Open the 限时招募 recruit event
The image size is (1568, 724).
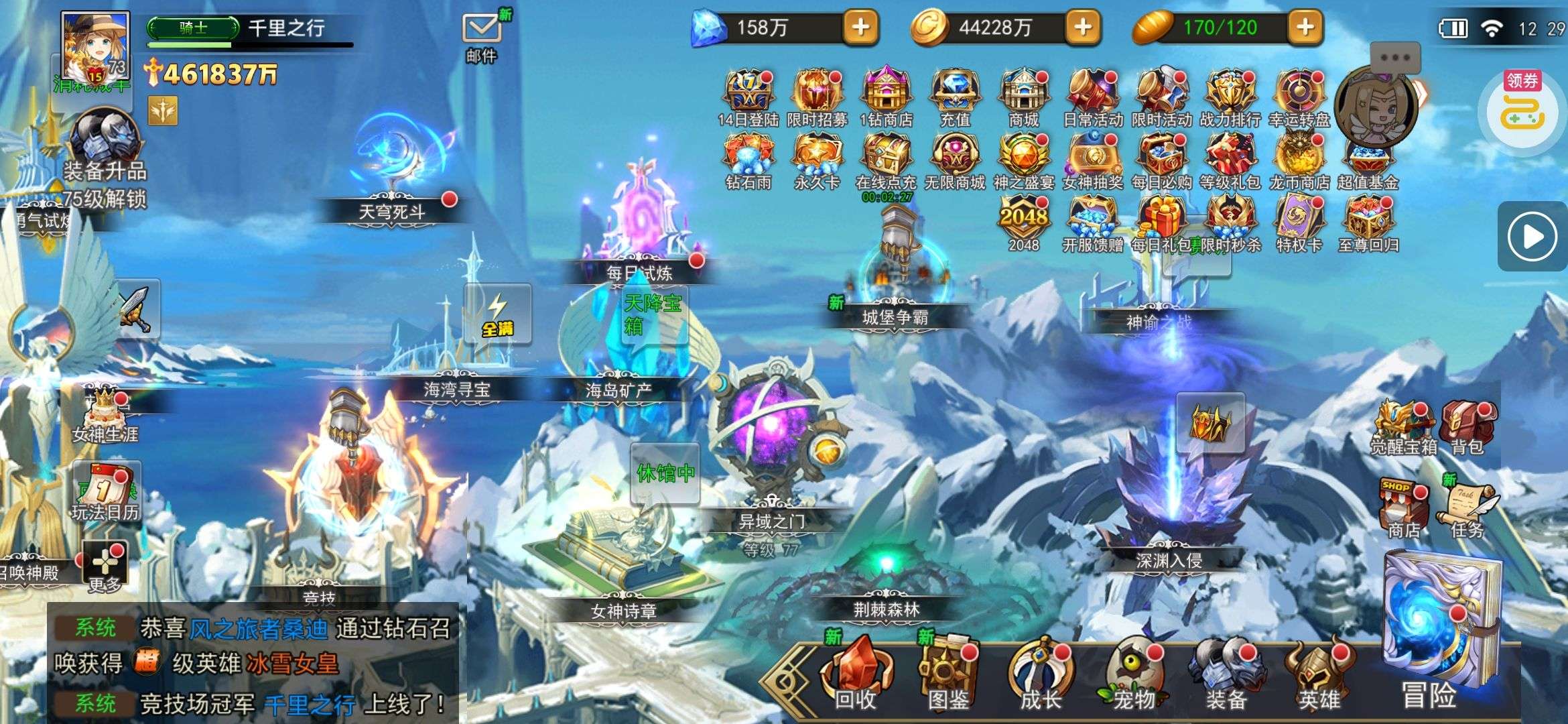click(817, 97)
